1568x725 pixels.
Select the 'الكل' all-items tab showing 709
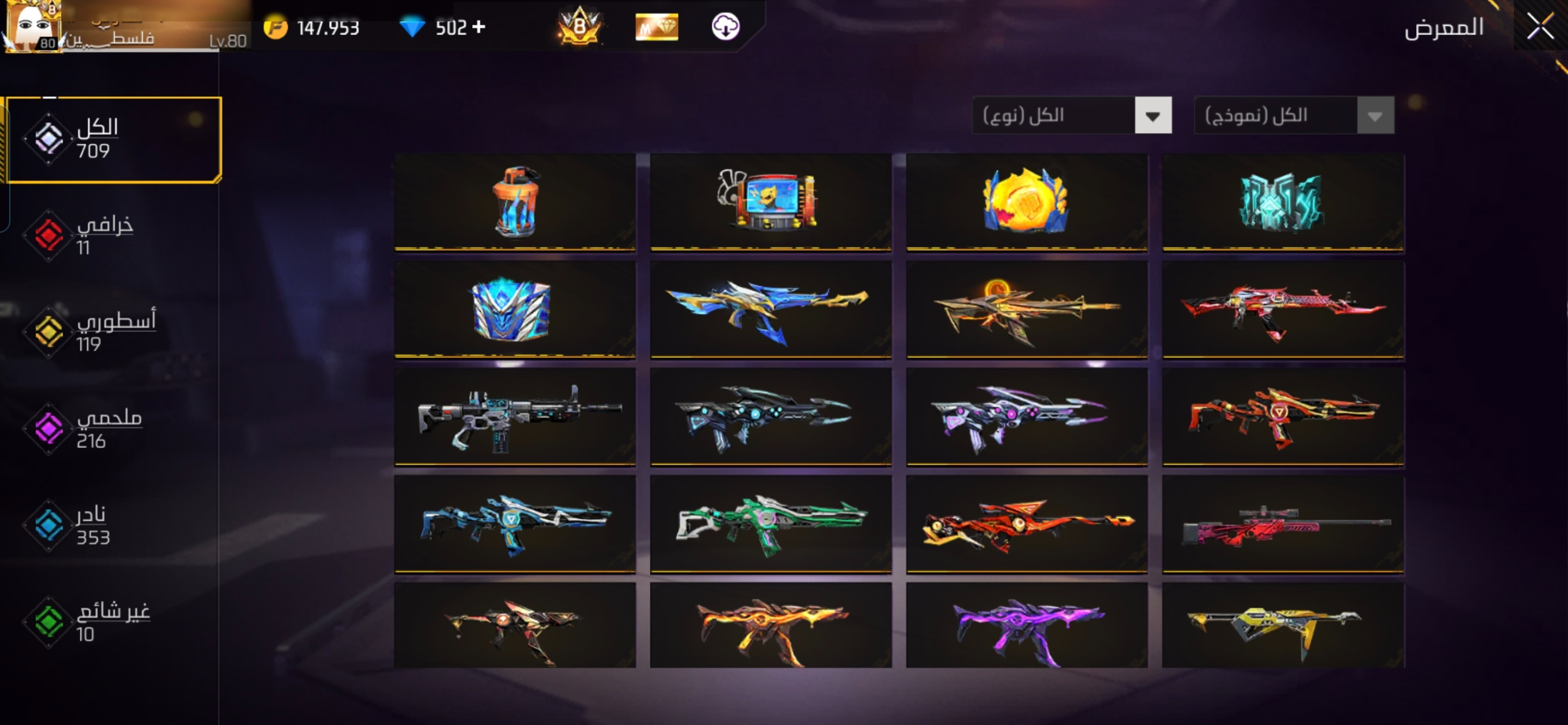tap(113, 139)
